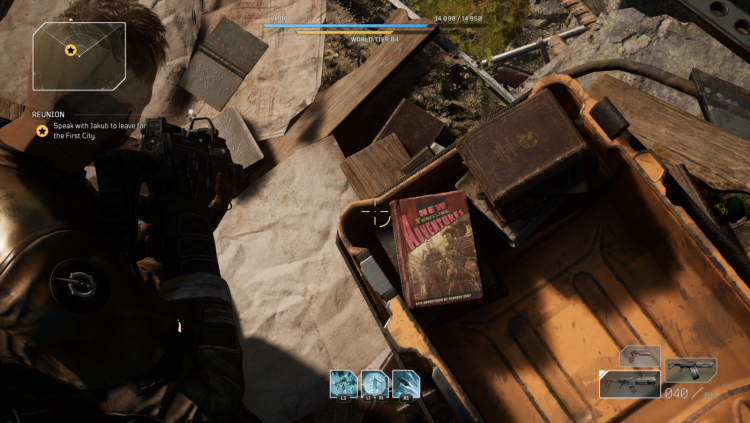
Task: Switch to the drum-magazine weapon slot
Action: tap(690, 370)
